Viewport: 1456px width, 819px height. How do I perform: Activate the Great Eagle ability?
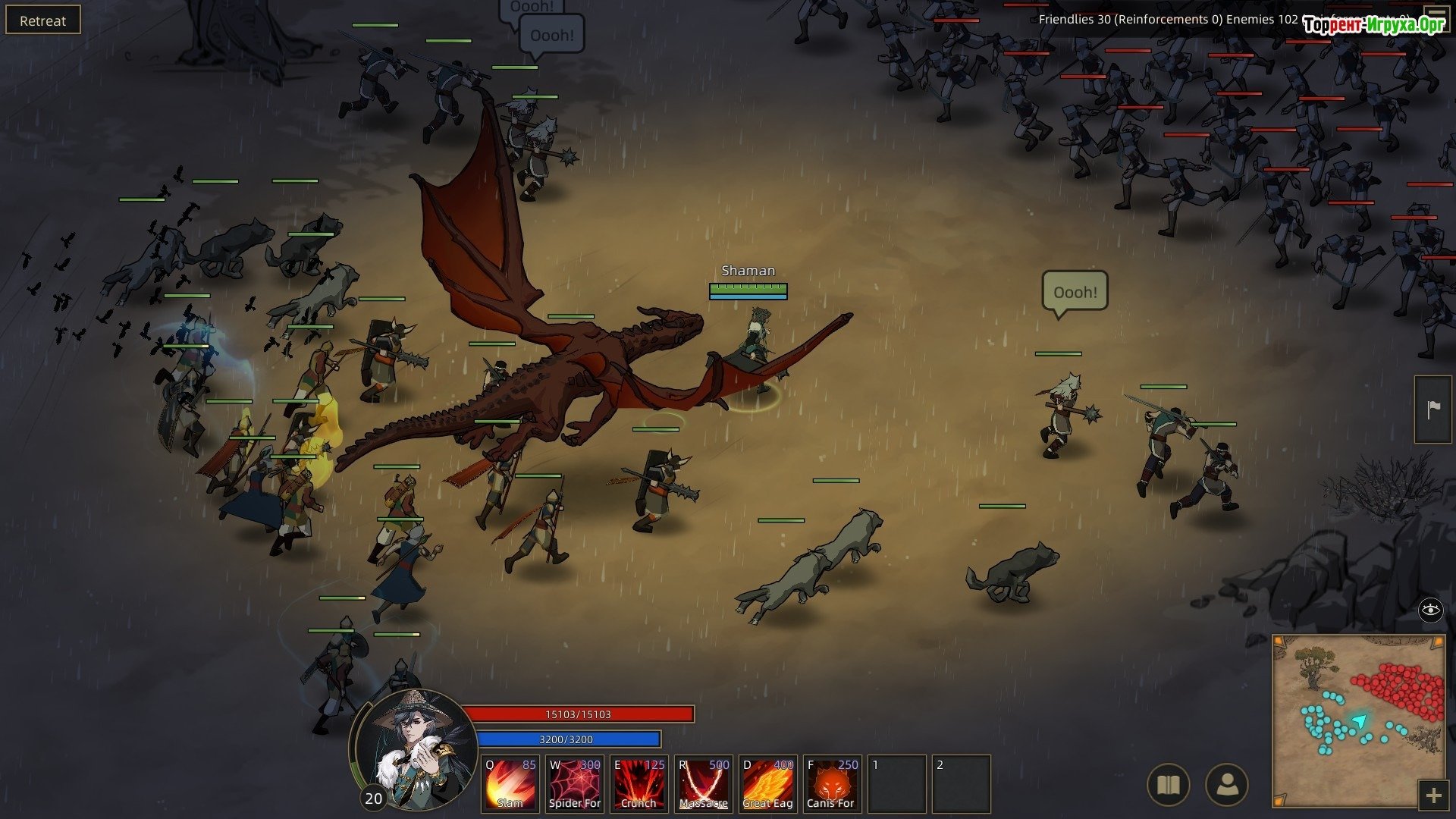pyautogui.click(x=767, y=783)
